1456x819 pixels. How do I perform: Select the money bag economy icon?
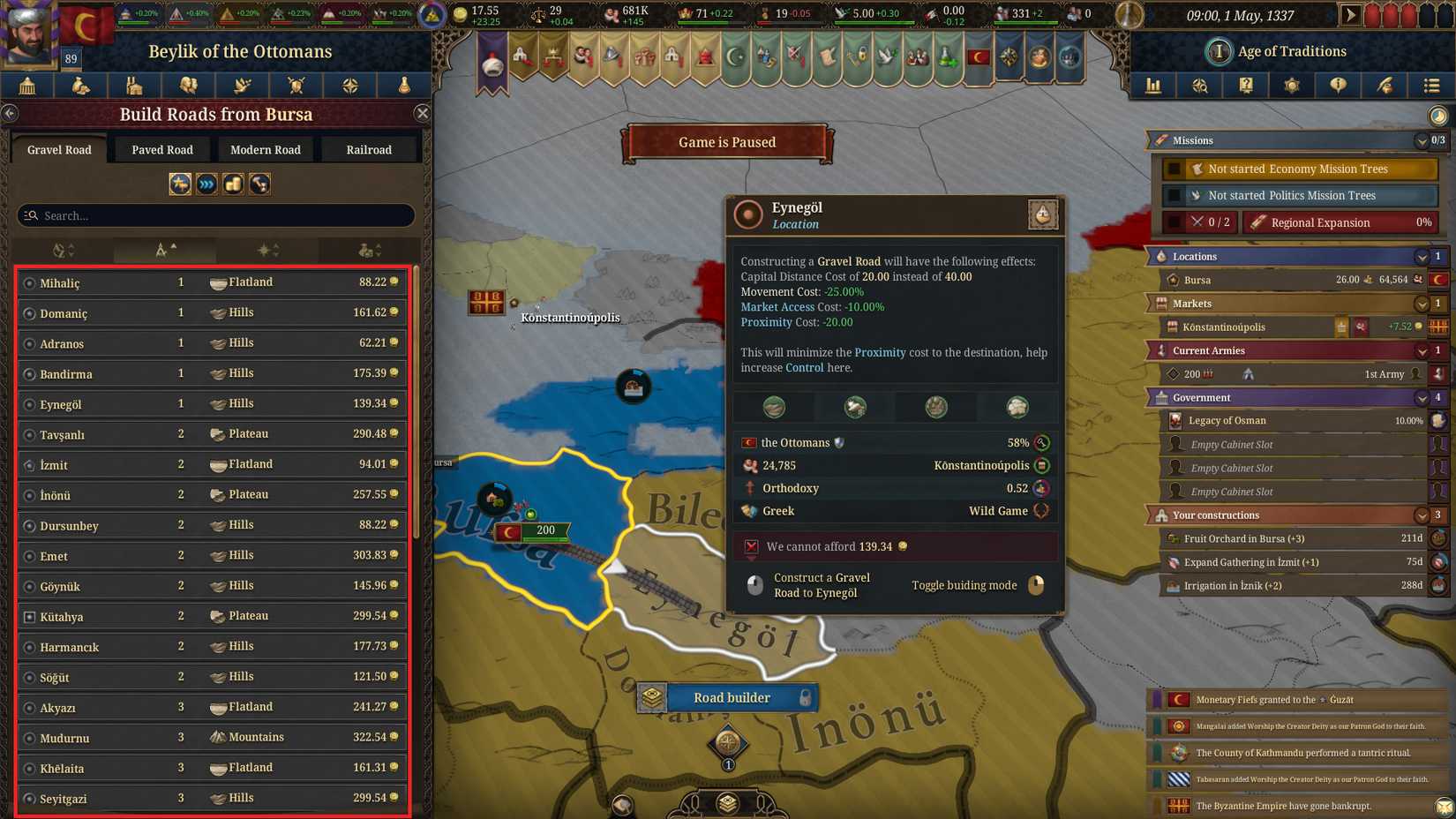coord(81,86)
